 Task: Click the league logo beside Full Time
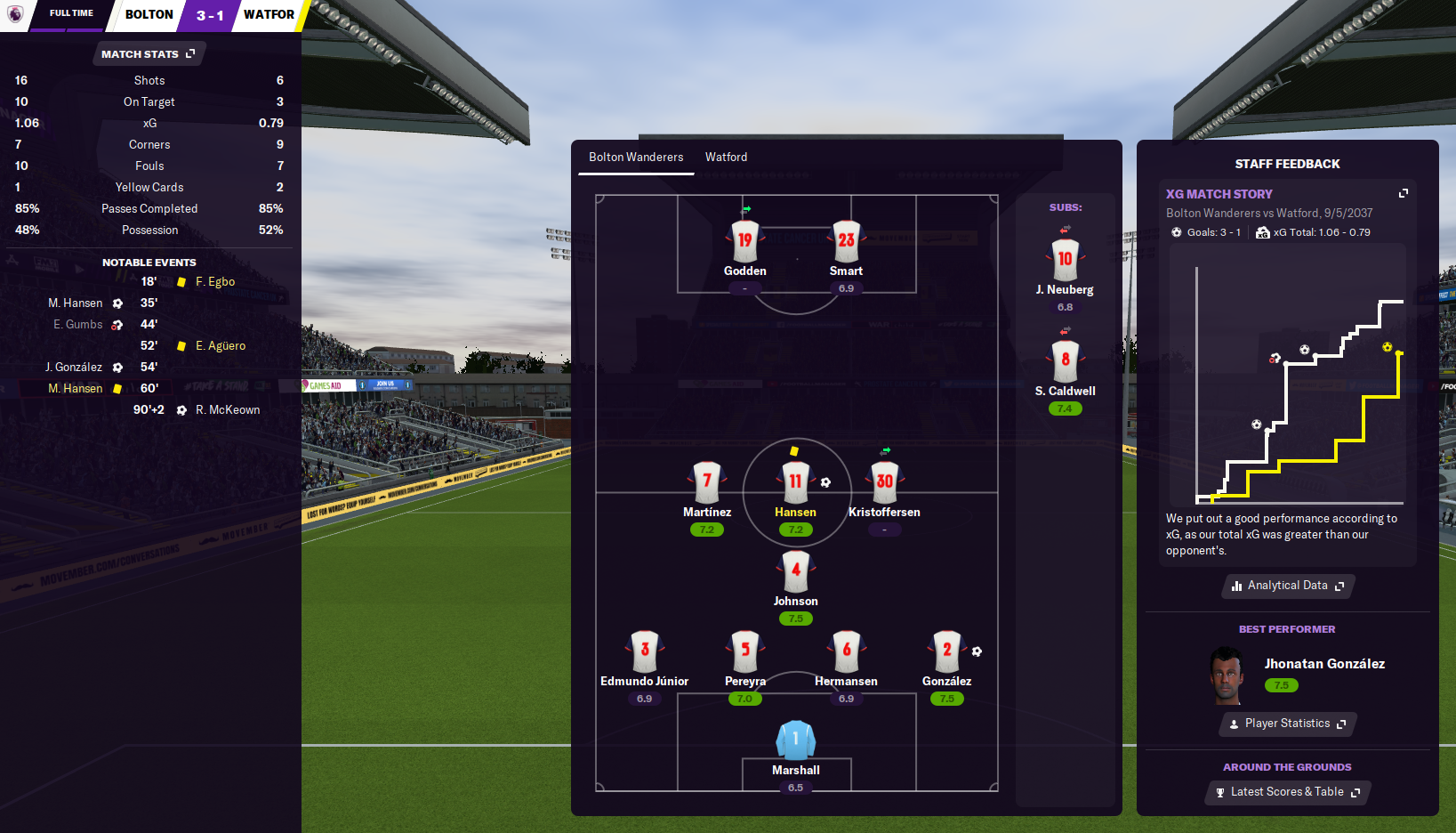pyautogui.click(x=15, y=14)
